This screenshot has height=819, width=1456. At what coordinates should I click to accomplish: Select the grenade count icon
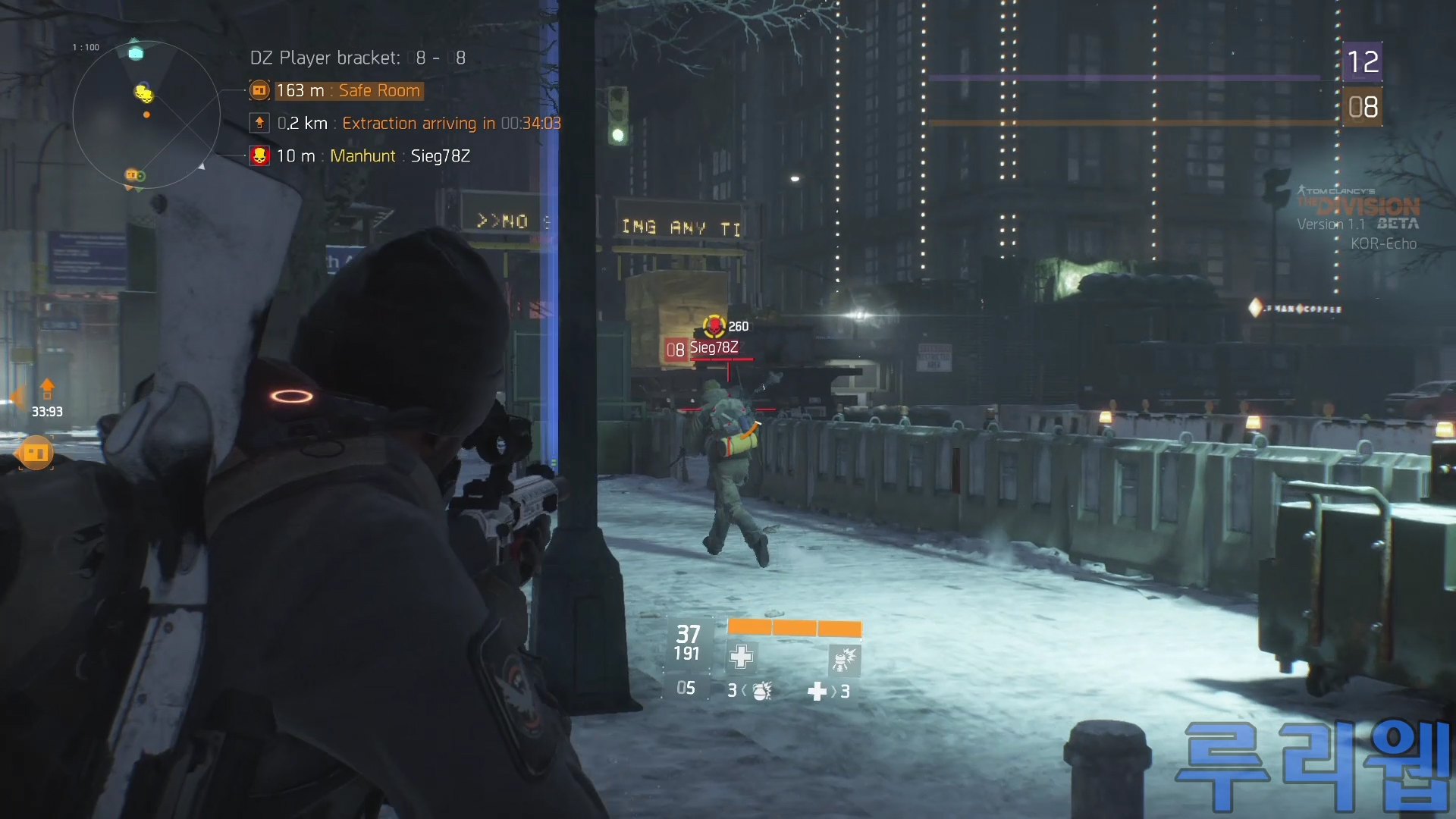pyautogui.click(x=761, y=691)
